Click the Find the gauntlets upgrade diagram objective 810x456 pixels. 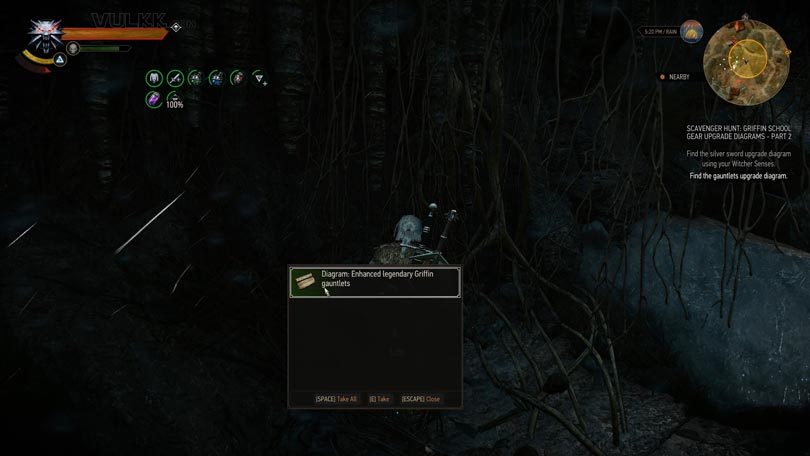738,176
